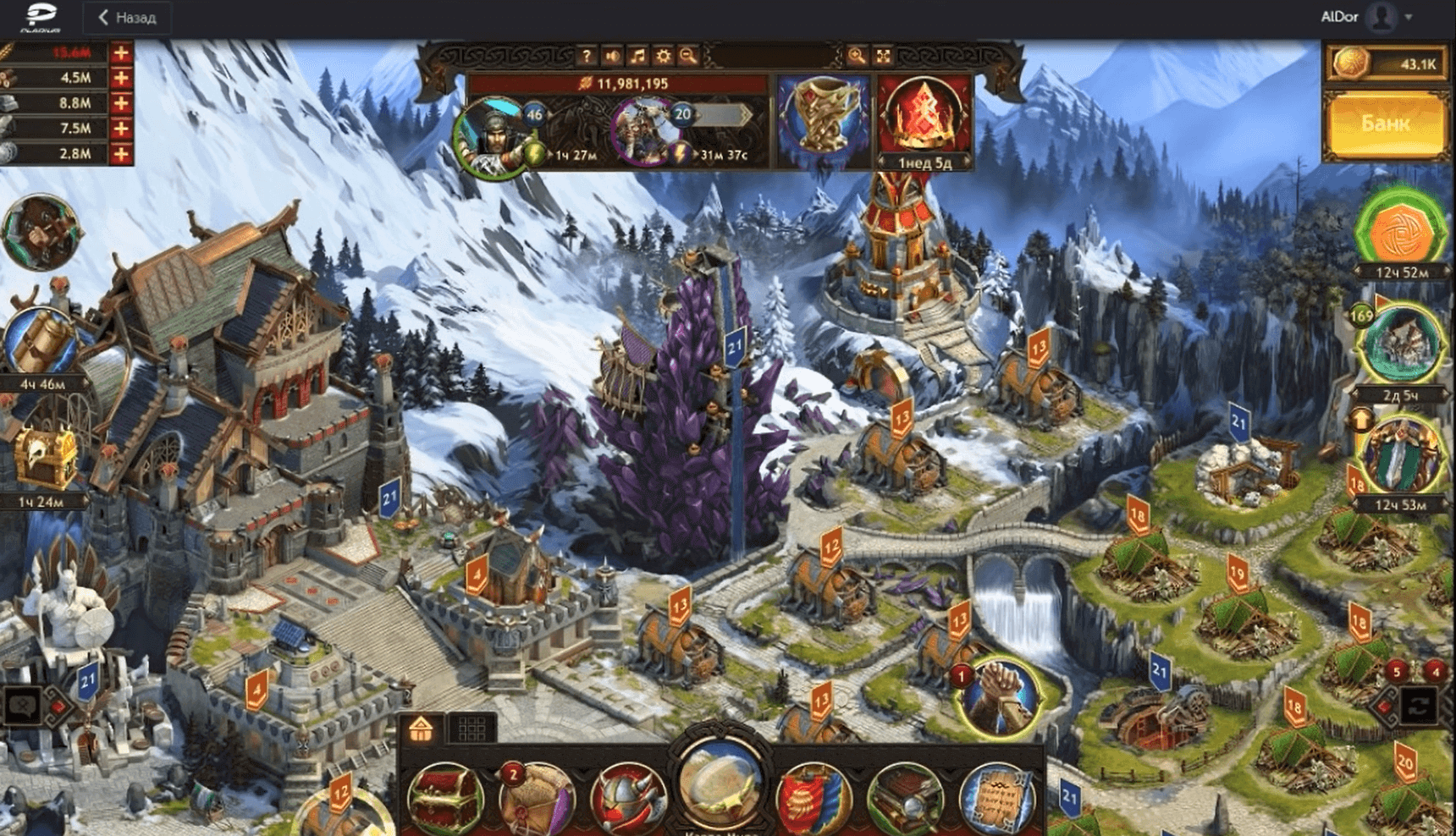Toggle fullscreen mode with the arrows icon
The width and height of the screenshot is (1456, 836).
(x=883, y=57)
